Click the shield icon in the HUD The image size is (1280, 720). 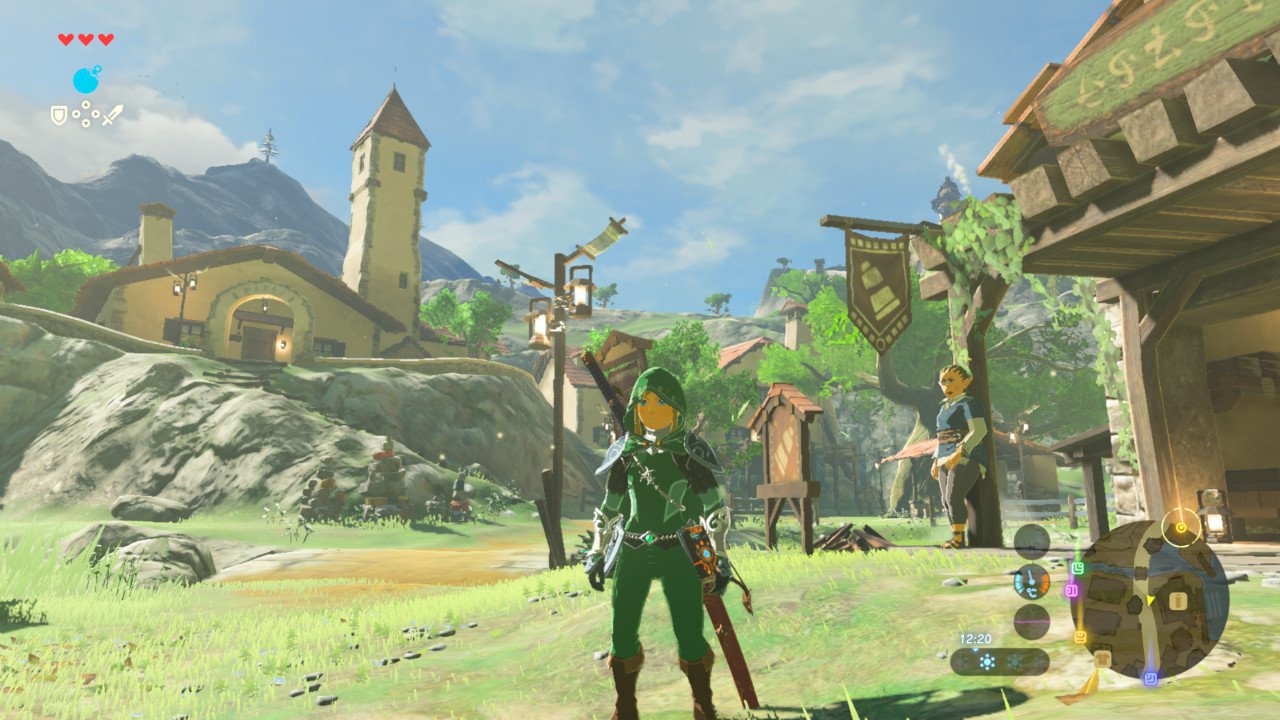tap(58, 114)
